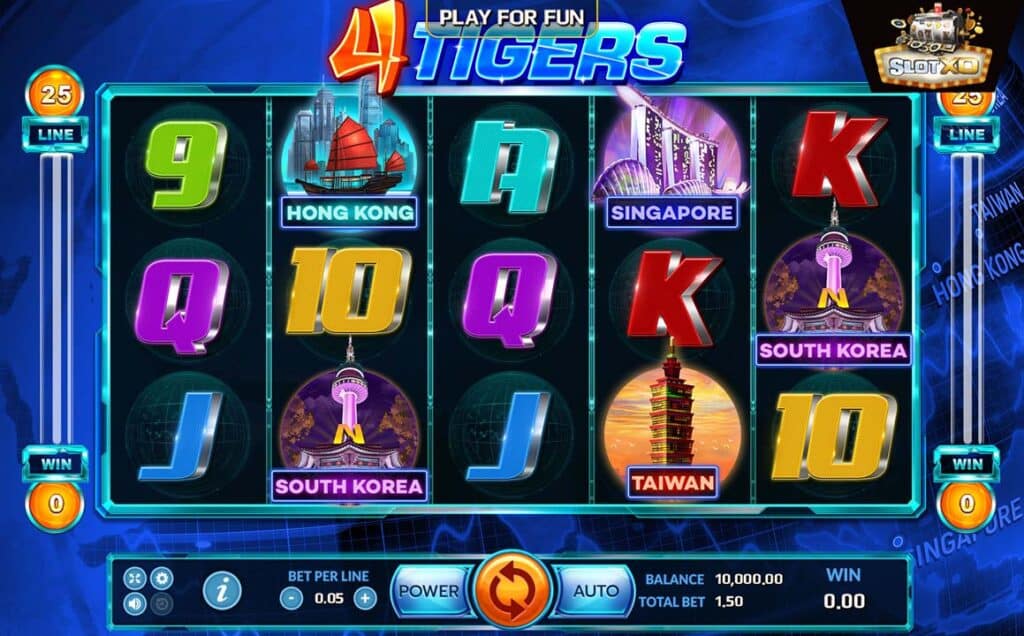Toggle sound with the speaker icon
The width and height of the screenshot is (1024, 636).
point(135,603)
